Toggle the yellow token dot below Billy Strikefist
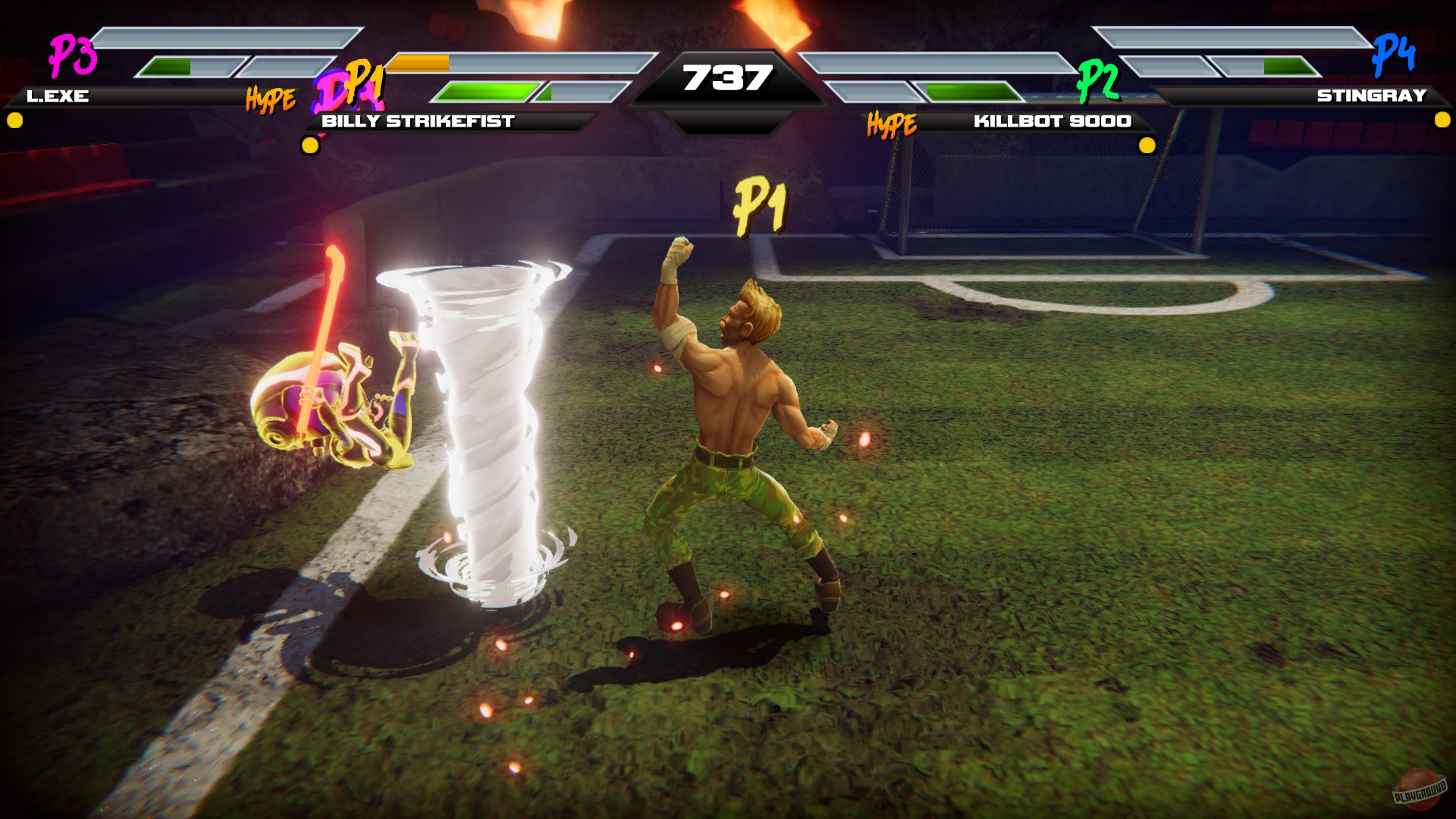Screen dimensions: 1456x819 309,144
